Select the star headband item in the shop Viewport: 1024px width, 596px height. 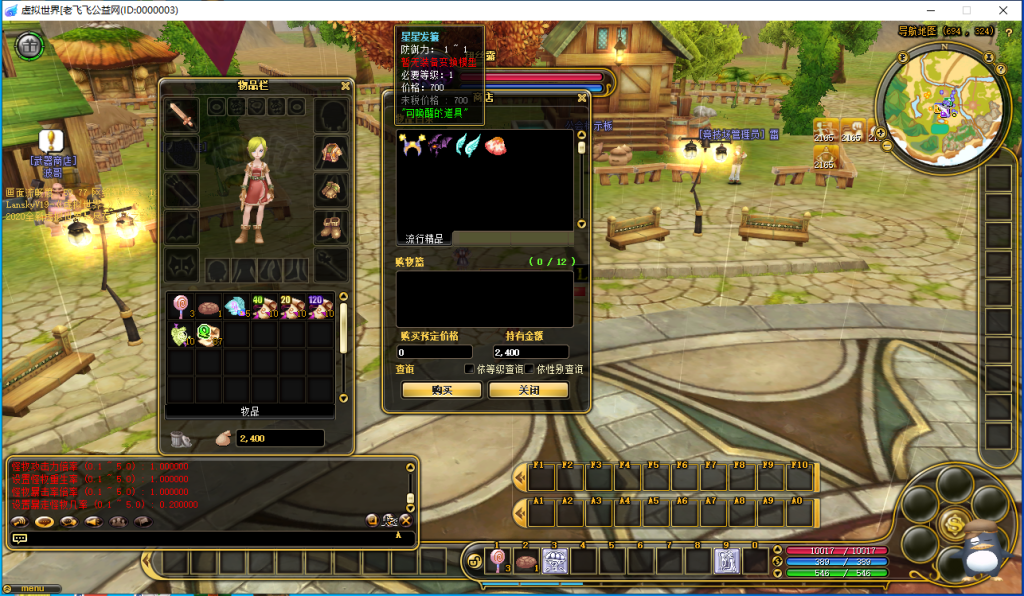[410, 146]
